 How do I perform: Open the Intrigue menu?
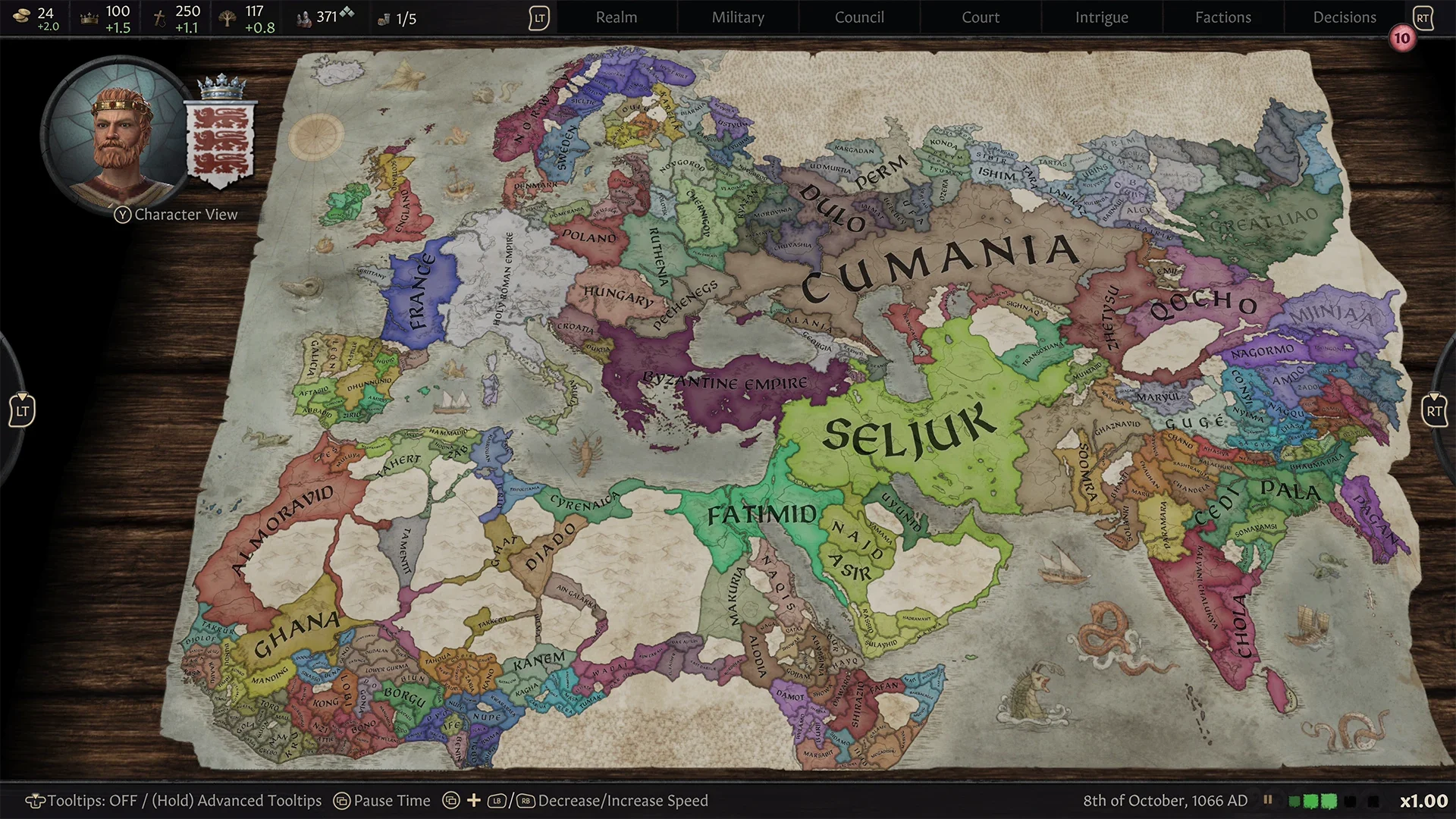pos(1101,17)
